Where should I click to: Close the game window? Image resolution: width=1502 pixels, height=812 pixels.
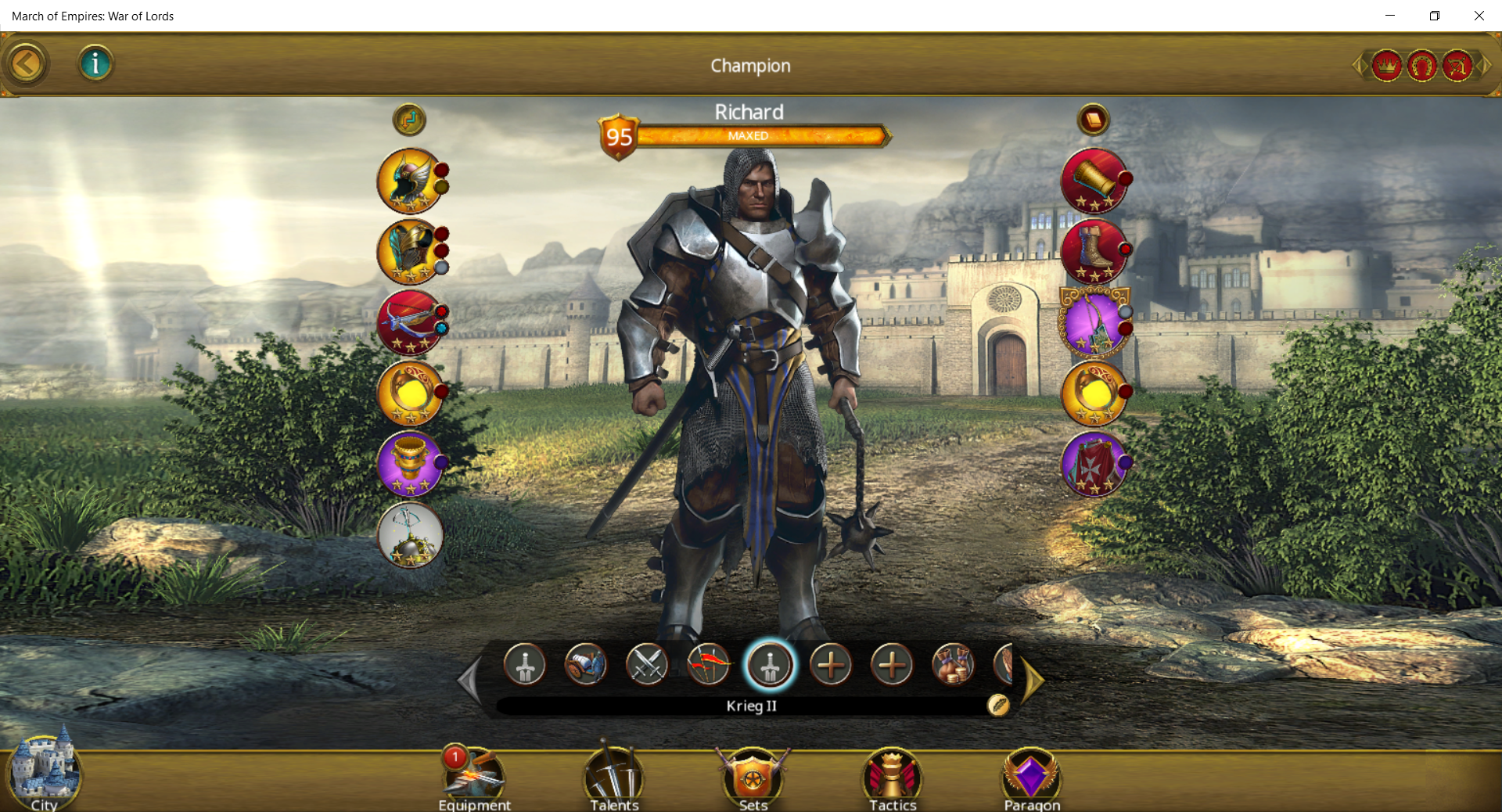pyautogui.click(x=1479, y=16)
